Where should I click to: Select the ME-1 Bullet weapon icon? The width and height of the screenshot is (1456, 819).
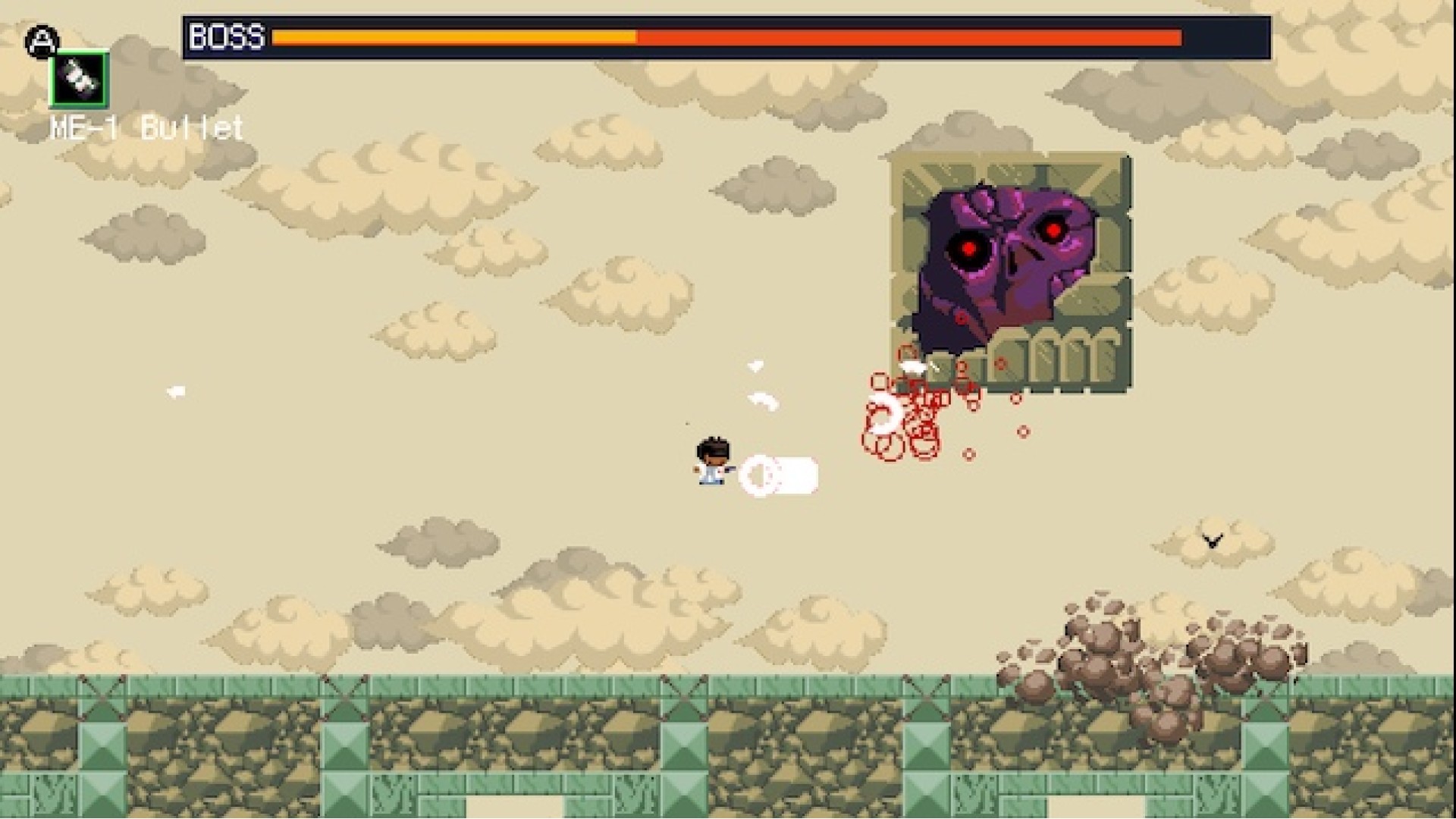coord(80,79)
